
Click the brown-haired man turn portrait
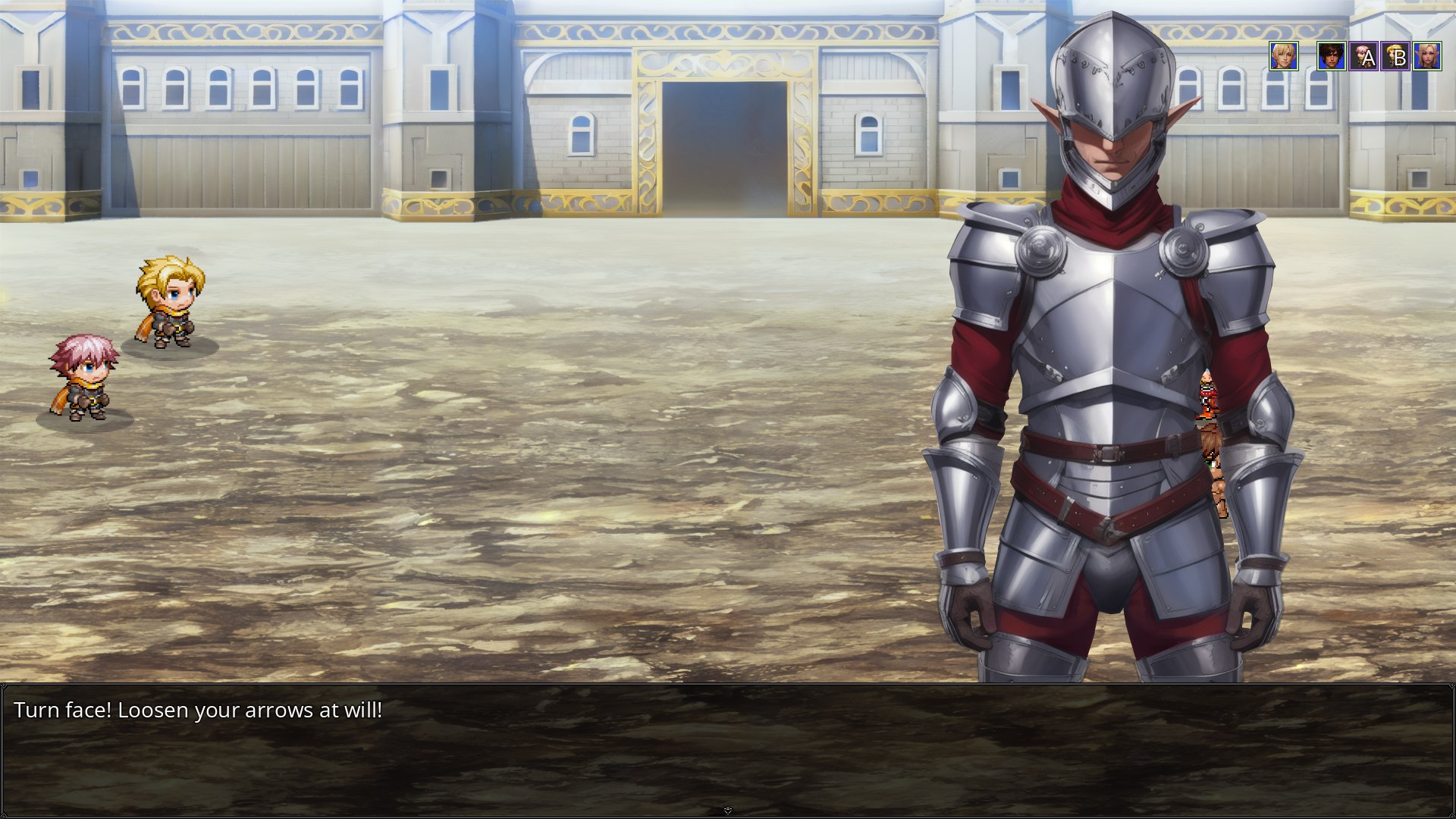1331,56
